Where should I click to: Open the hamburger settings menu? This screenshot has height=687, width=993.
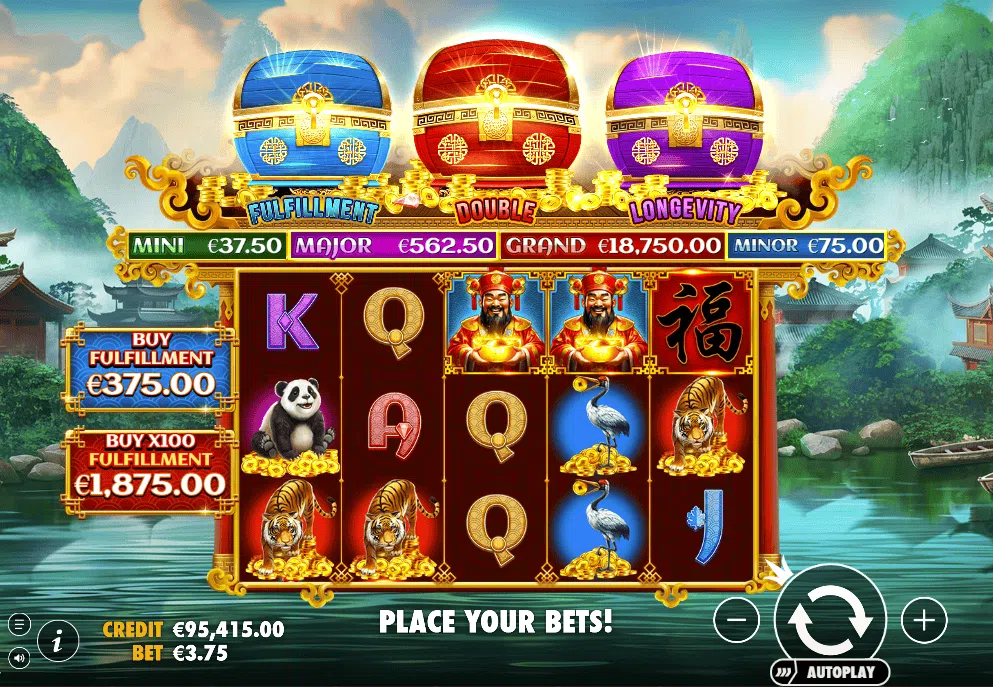(x=19, y=624)
